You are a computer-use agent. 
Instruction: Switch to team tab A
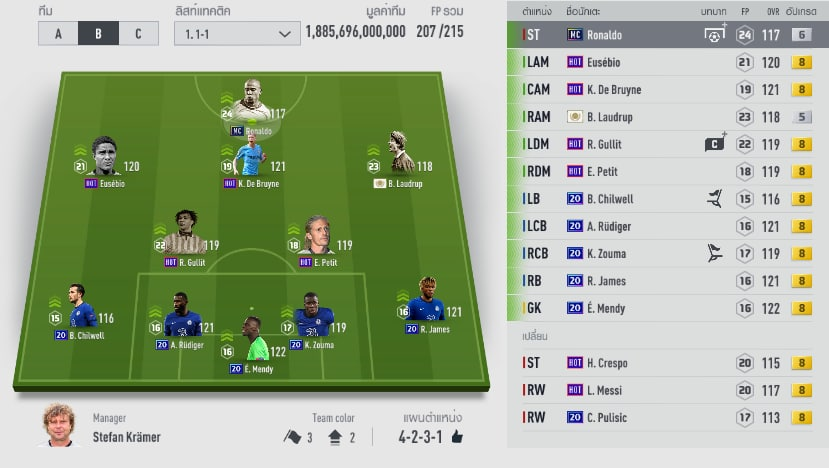58,33
